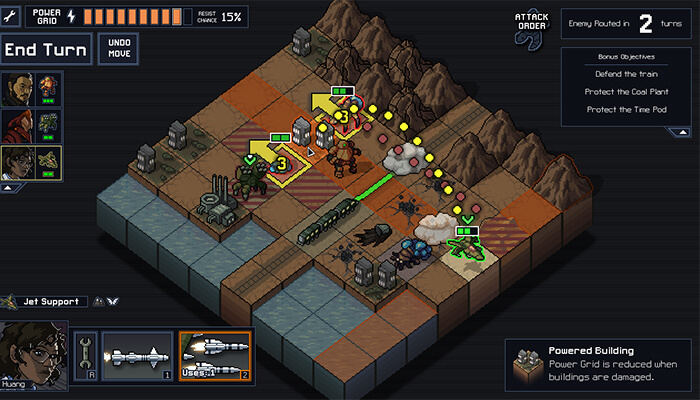Open the Power Grid status bar

[135, 16]
